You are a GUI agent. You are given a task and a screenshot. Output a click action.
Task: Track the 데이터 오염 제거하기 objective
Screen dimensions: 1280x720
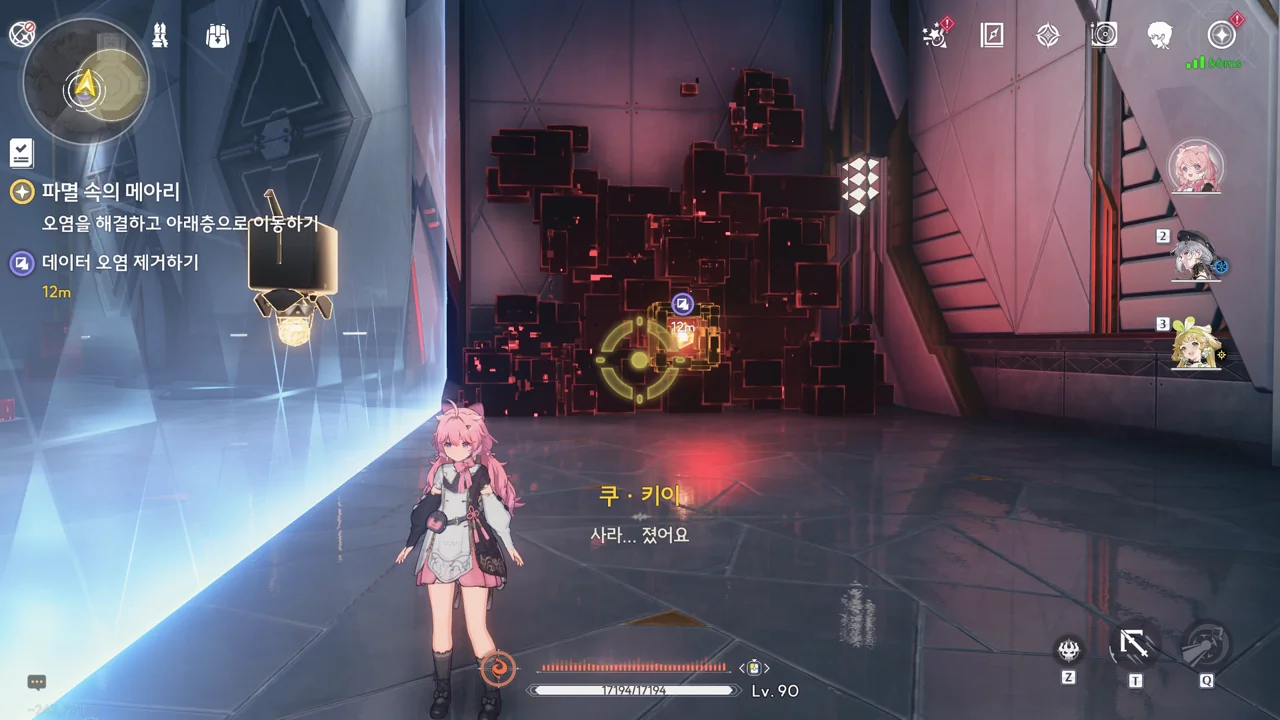(120, 263)
